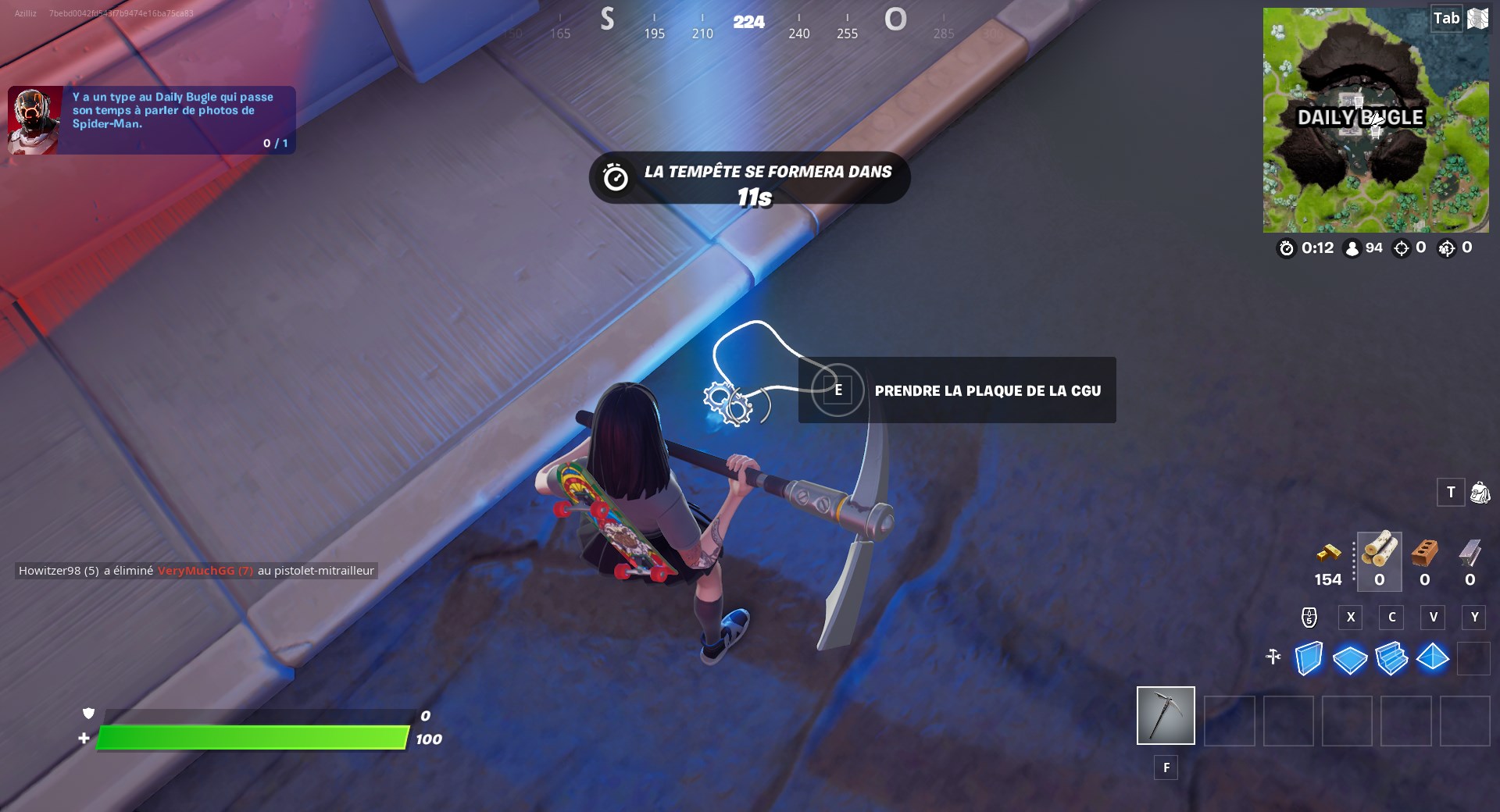This screenshot has width=1500, height=812.
Task: Click the Daily Bugle label on the minimap
Action: pyautogui.click(x=1359, y=119)
